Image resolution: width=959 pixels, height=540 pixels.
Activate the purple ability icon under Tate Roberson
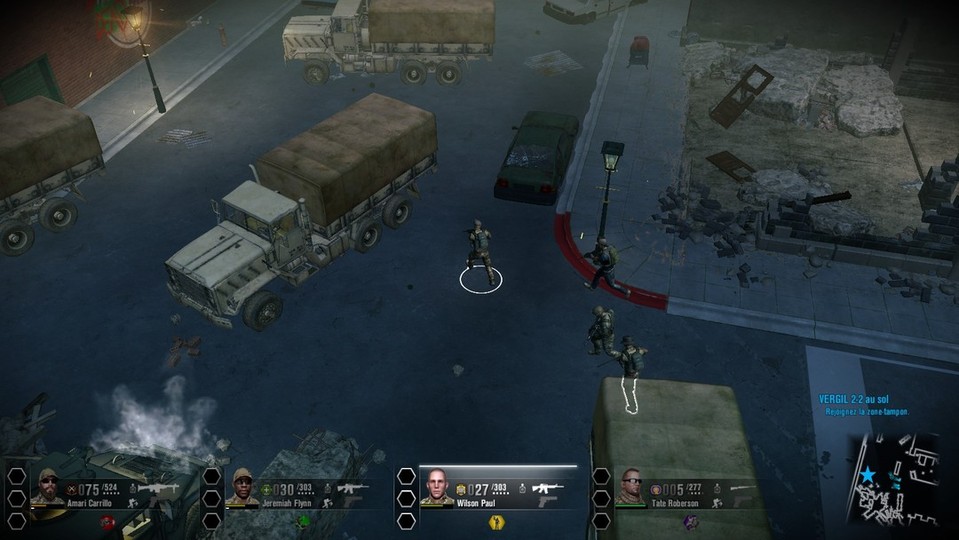point(690,521)
